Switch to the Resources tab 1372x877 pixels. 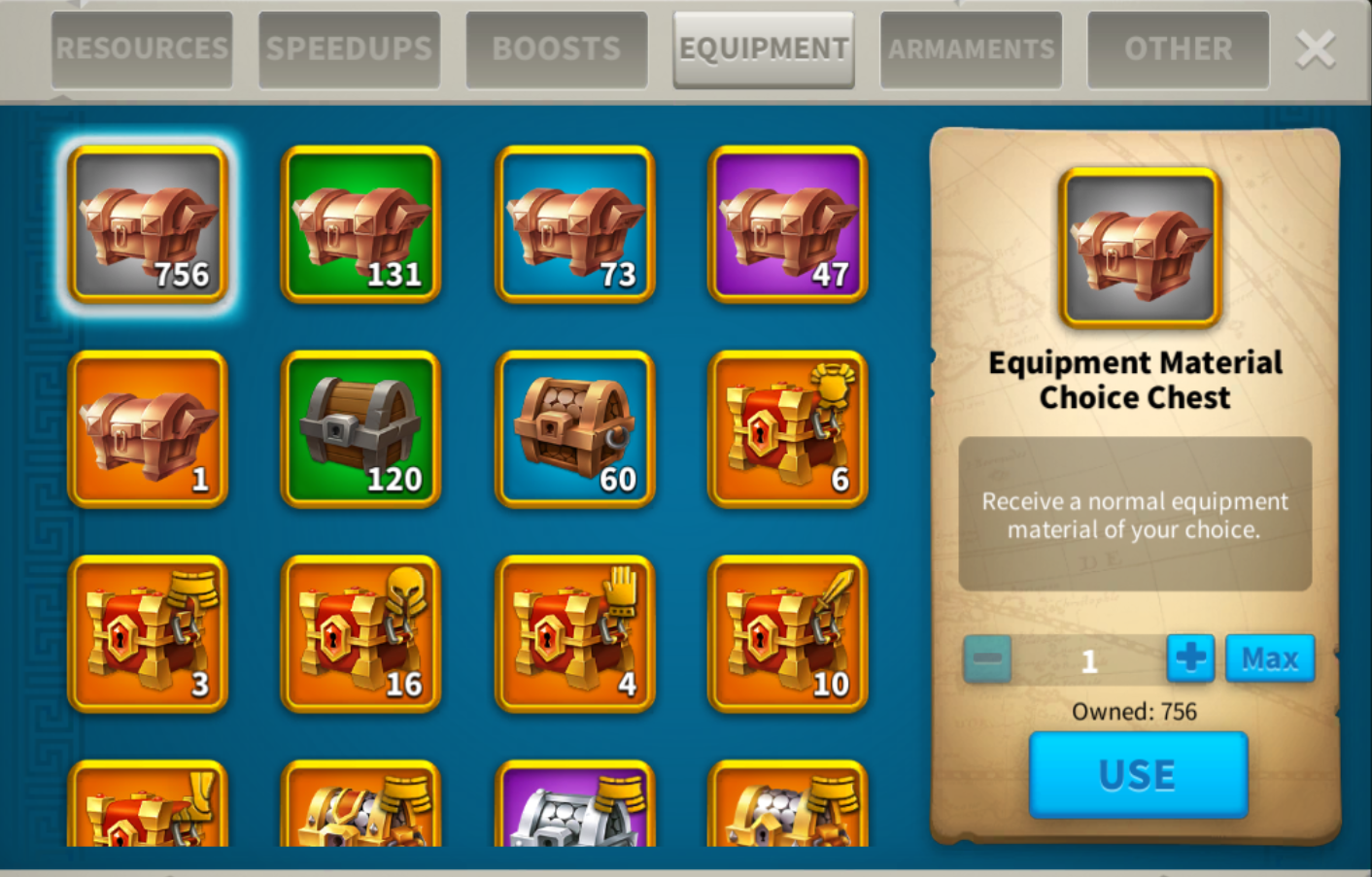(142, 50)
